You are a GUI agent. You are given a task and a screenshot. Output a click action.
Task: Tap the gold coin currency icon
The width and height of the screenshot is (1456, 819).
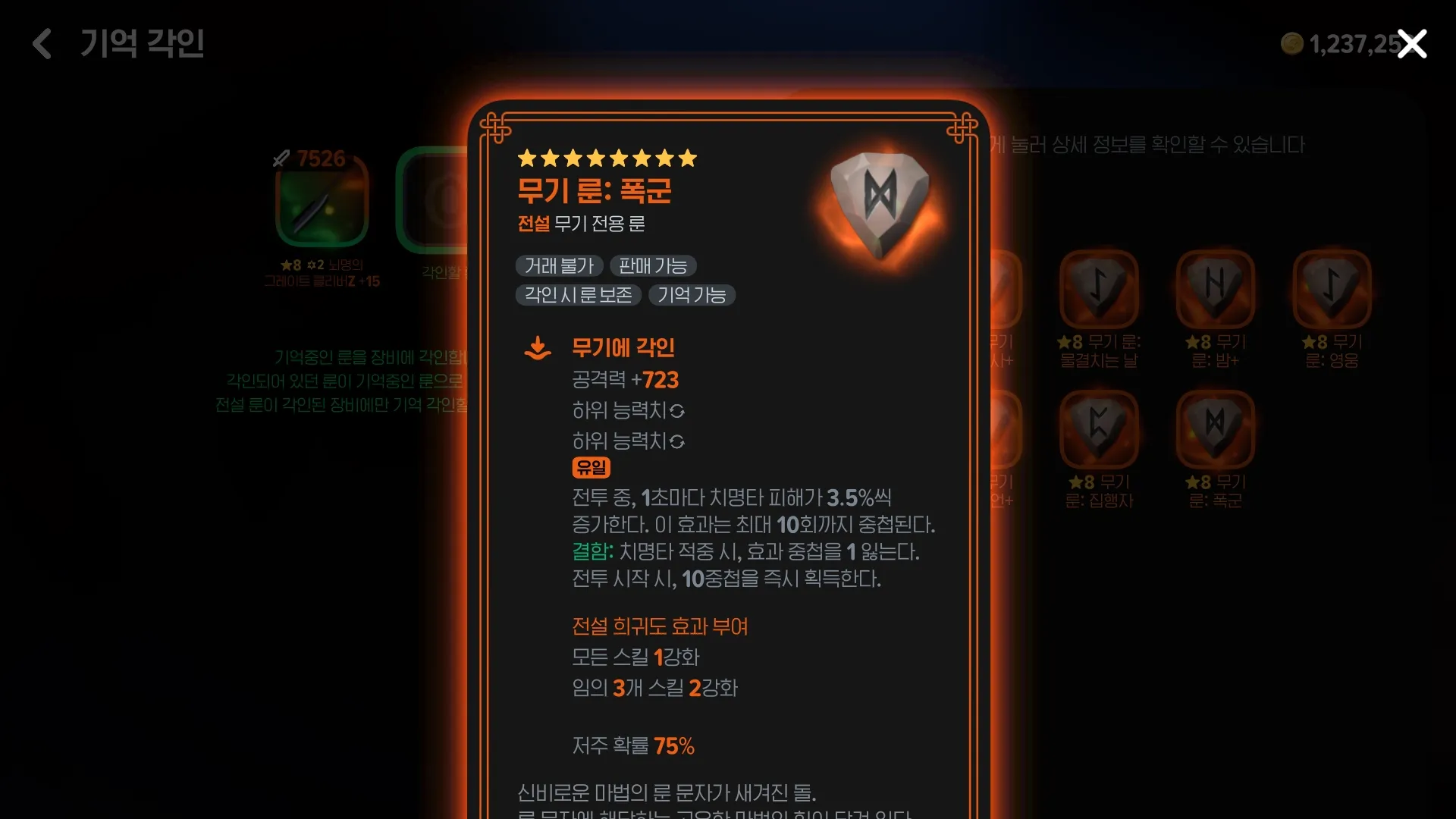point(1291,44)
